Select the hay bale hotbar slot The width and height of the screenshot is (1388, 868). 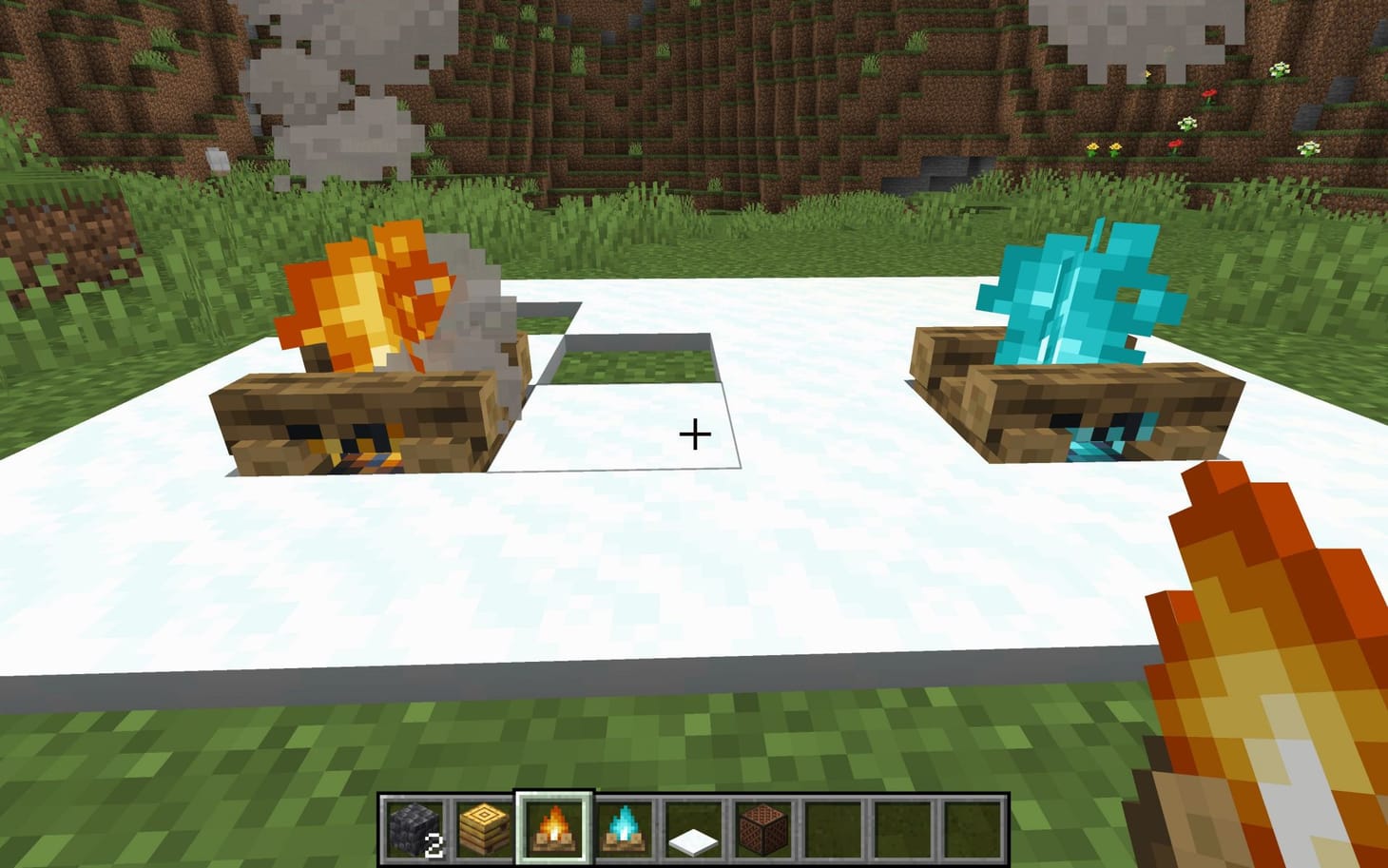(485, 826)
